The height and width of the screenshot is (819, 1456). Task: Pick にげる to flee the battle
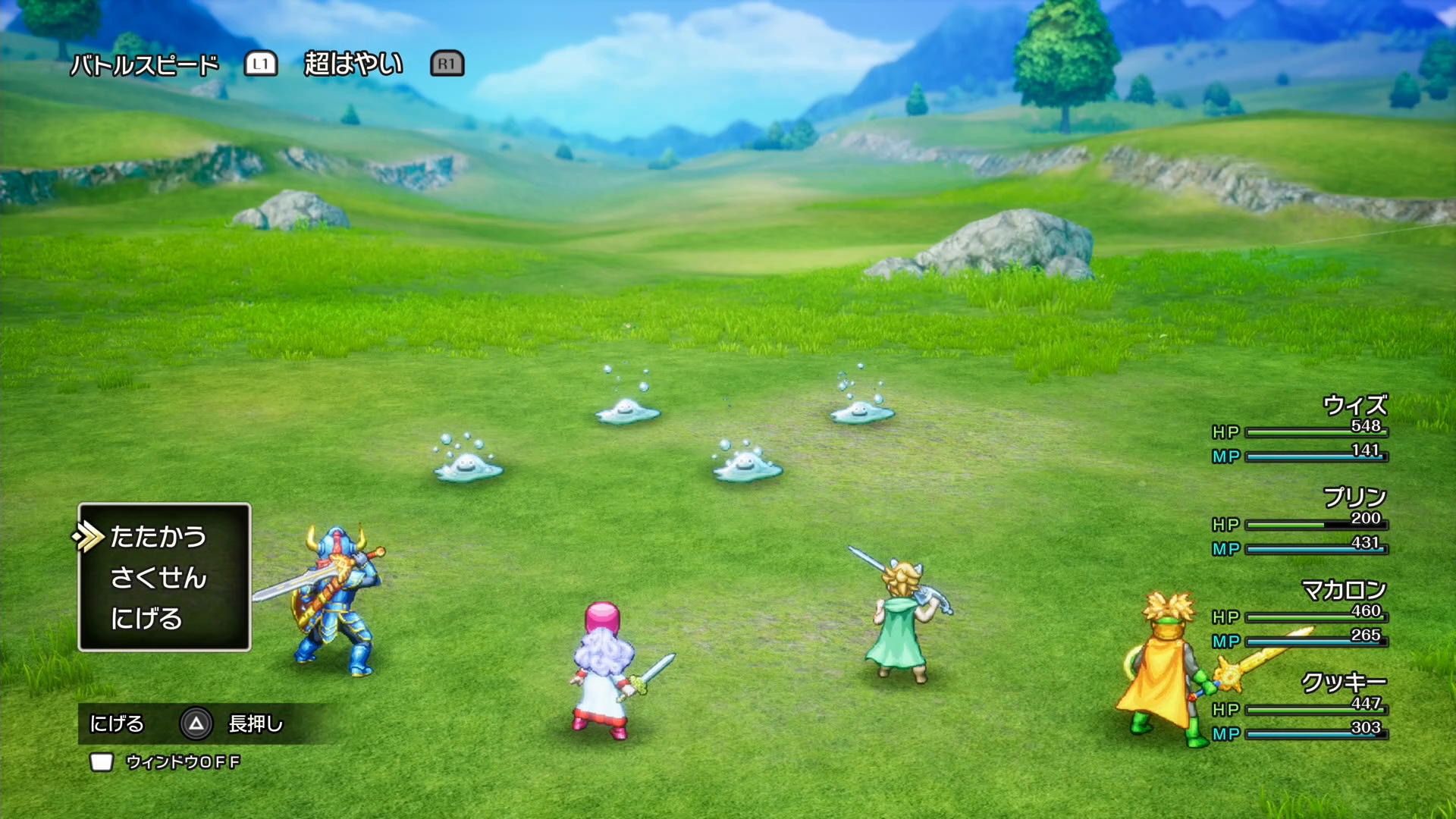146,619
